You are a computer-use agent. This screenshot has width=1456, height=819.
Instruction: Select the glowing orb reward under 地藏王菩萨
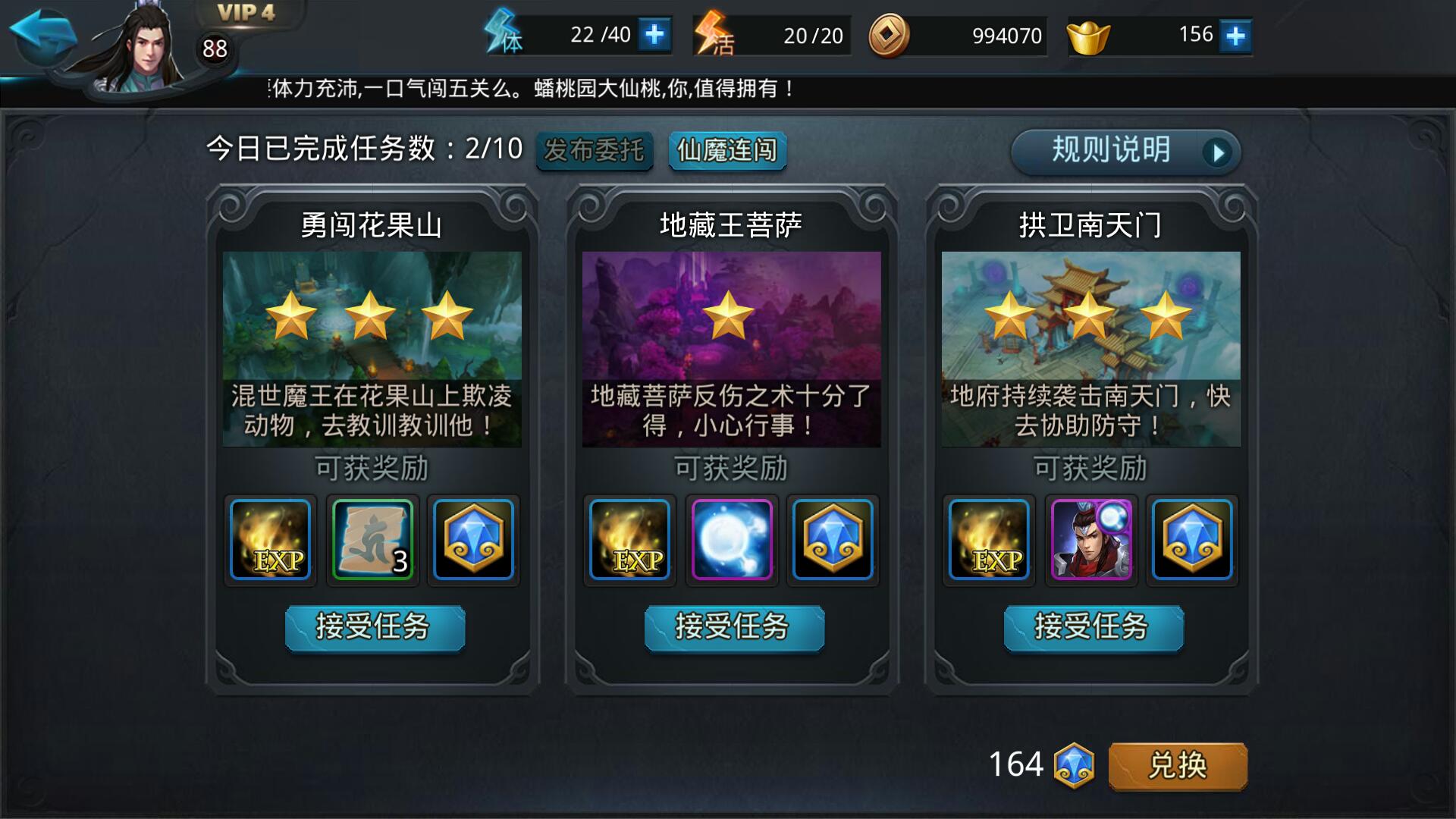(731, 540)
